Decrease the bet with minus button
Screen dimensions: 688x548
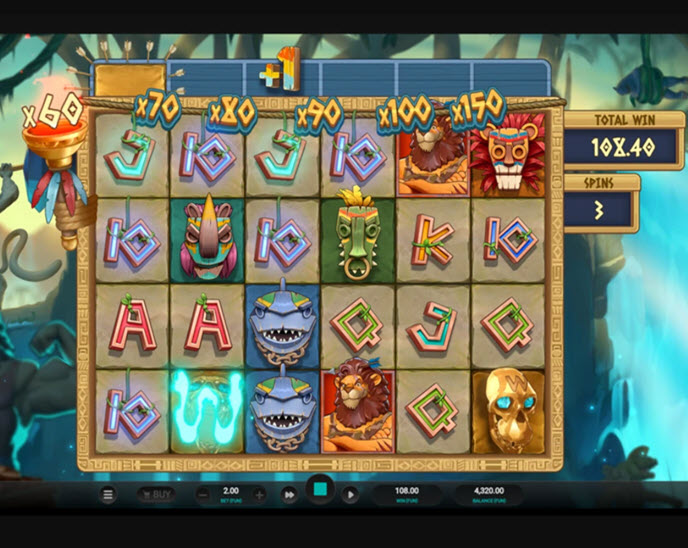[x=203, y=494]
